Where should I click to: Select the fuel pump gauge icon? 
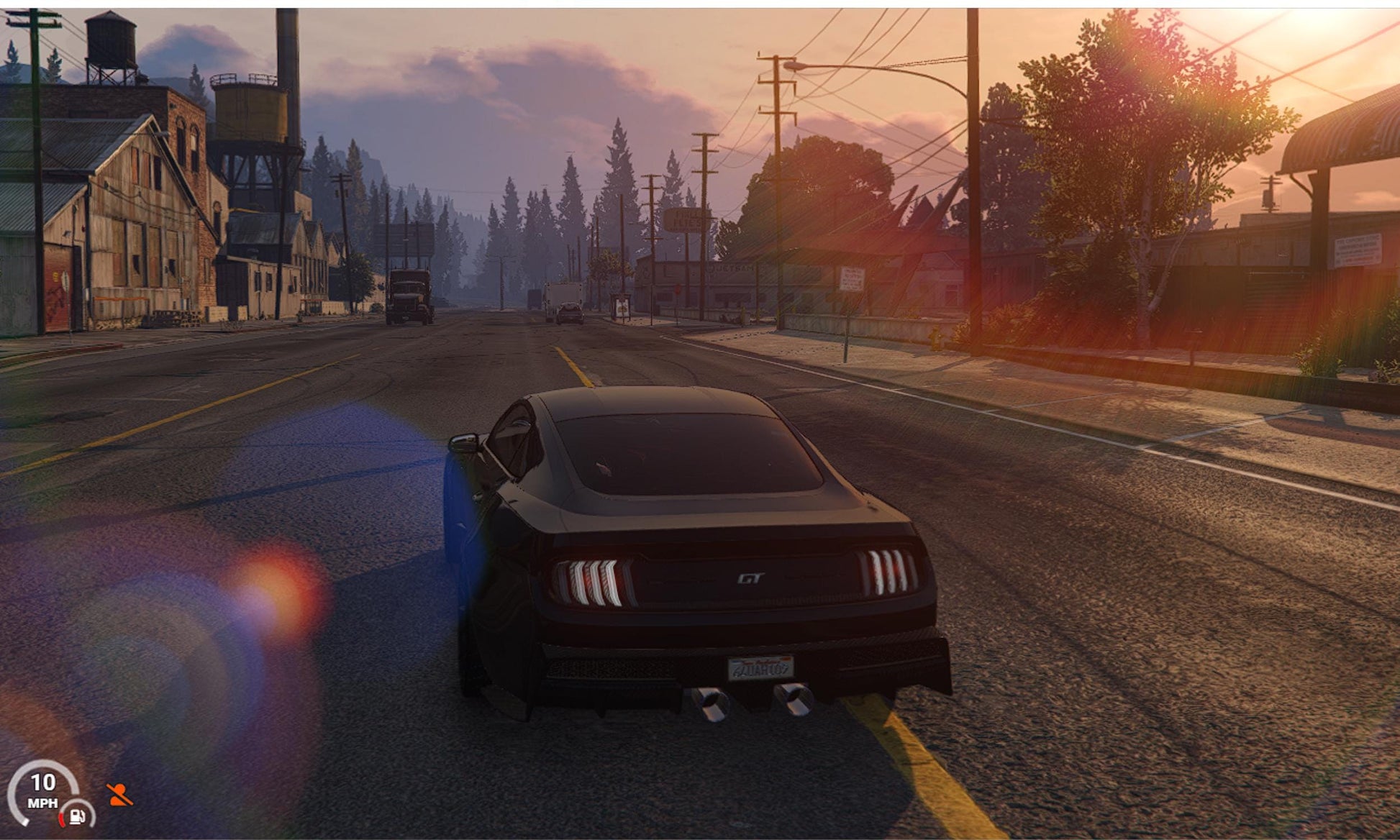pyautogui.click(x=78, y=816)
